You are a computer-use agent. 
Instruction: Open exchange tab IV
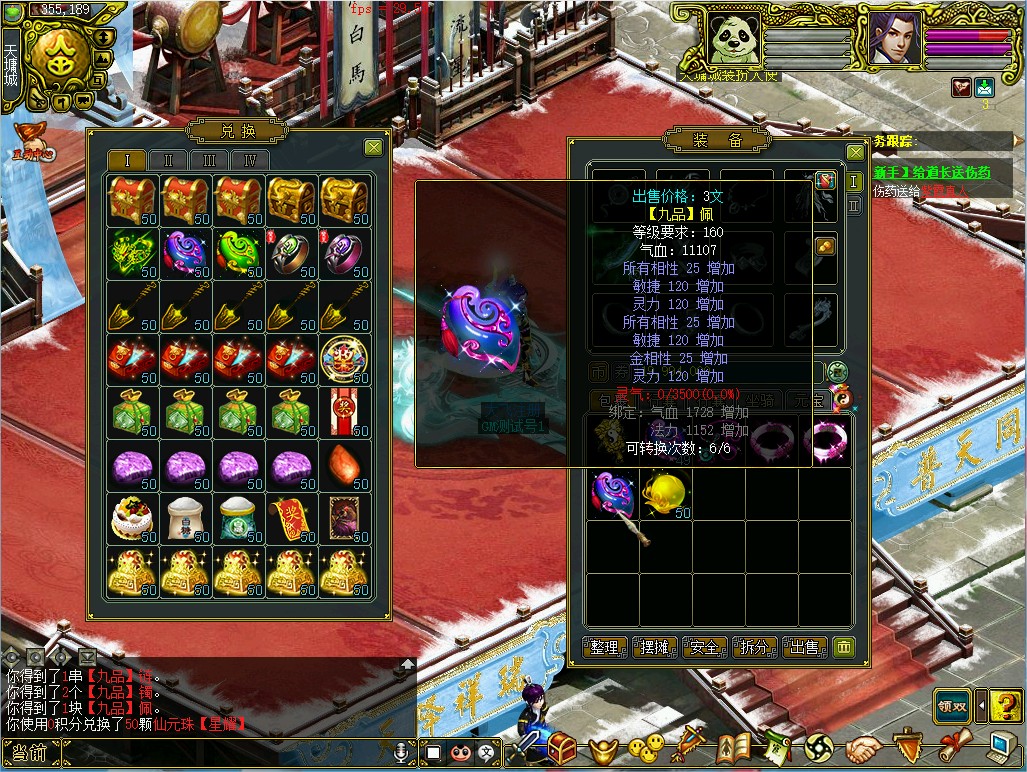pos(250,161)
